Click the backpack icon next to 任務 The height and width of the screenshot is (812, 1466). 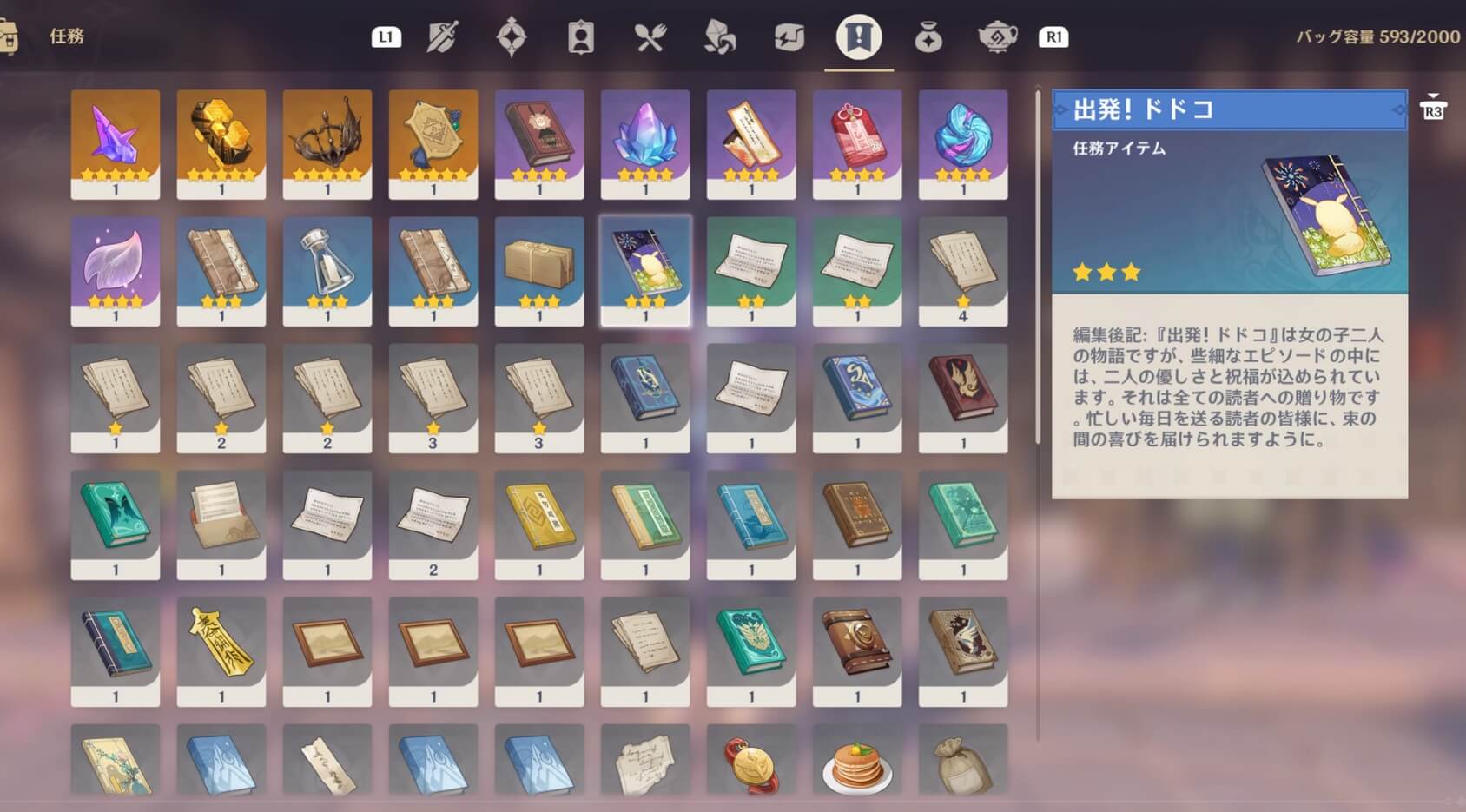pyautogui.click(x=12, y=36)
